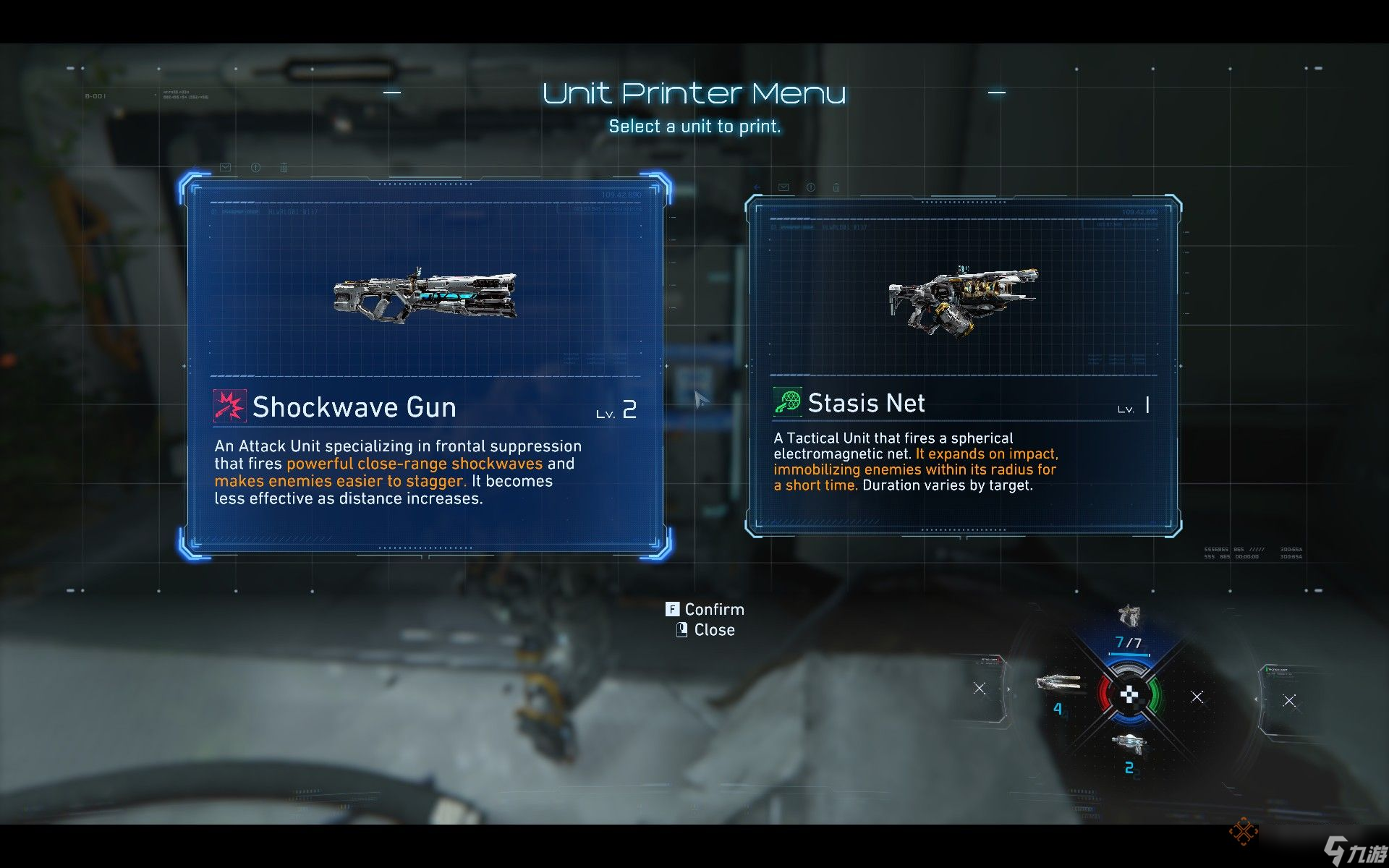Select the Shockwave Gun unit card
1389x868 pixels.
point(425,365)
